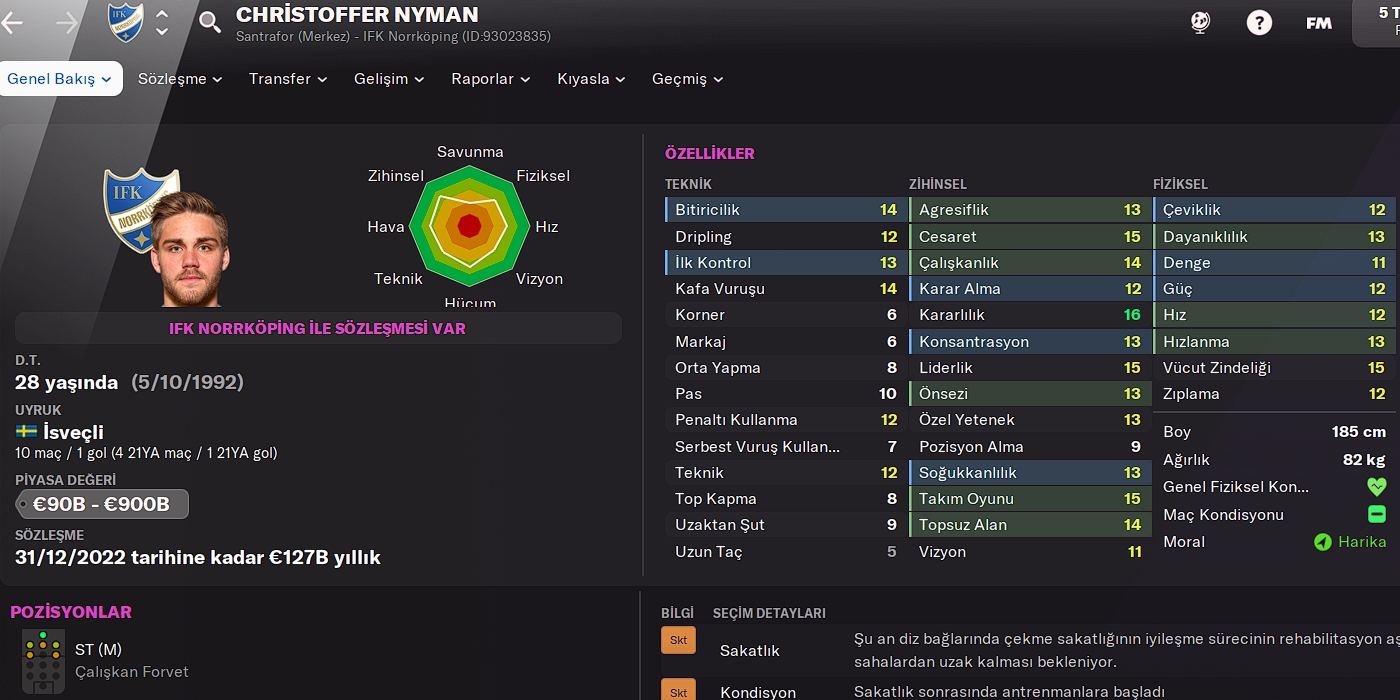Switch to next player with down chevron

click(162, 33)
